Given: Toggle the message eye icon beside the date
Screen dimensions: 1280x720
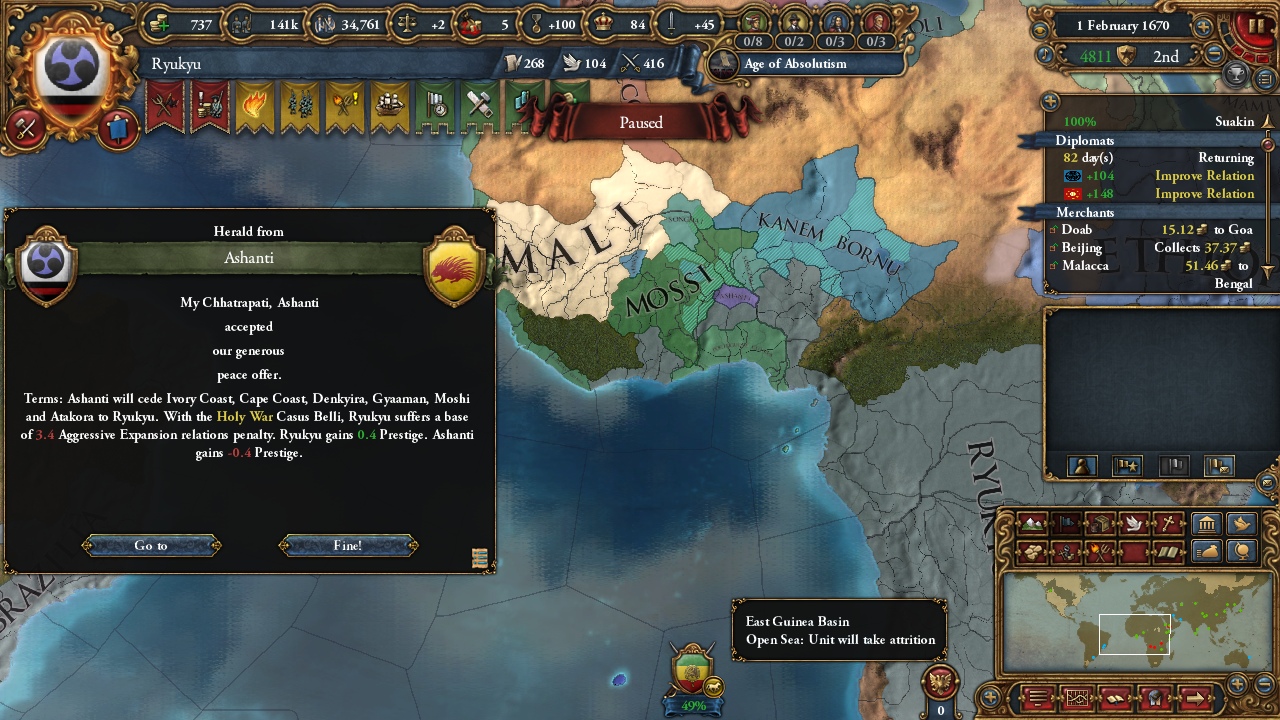Looking at the screenshot, I should tap(1040, 28).
